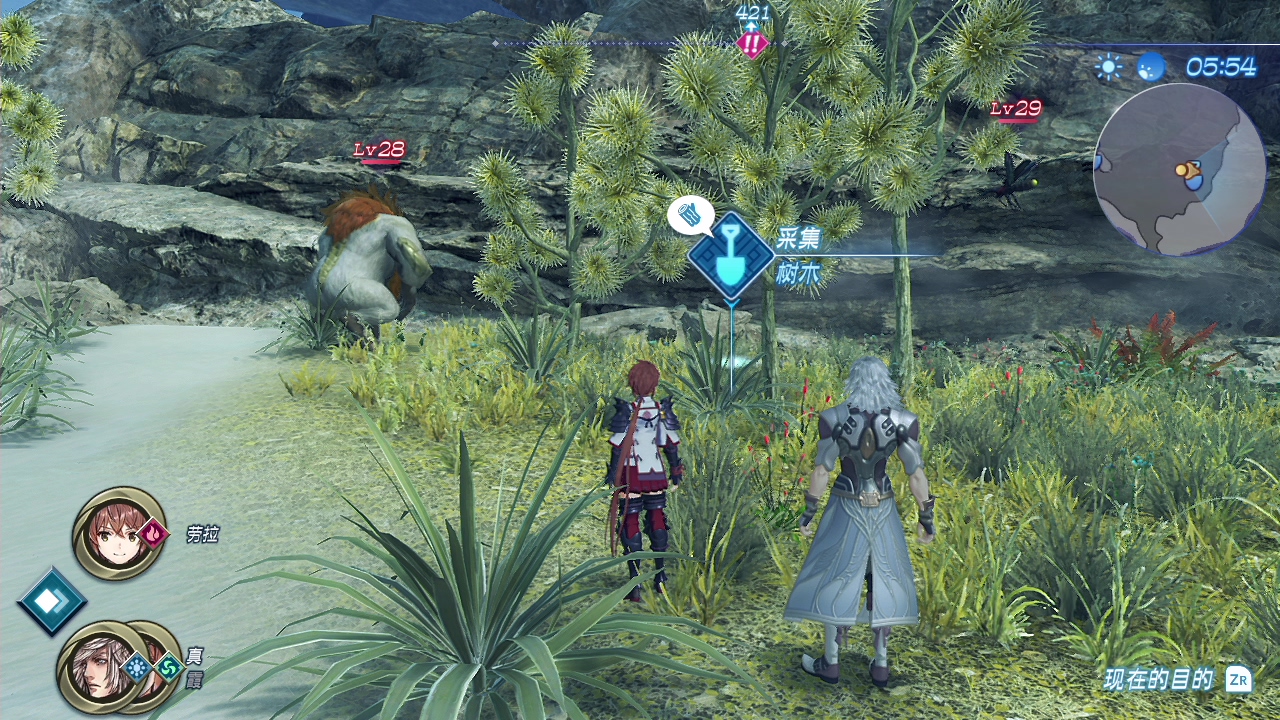The height and width of the screenshot is (720, 1280).
Task: Click the time-of-day sun icon
Action: coord(1151,67)
